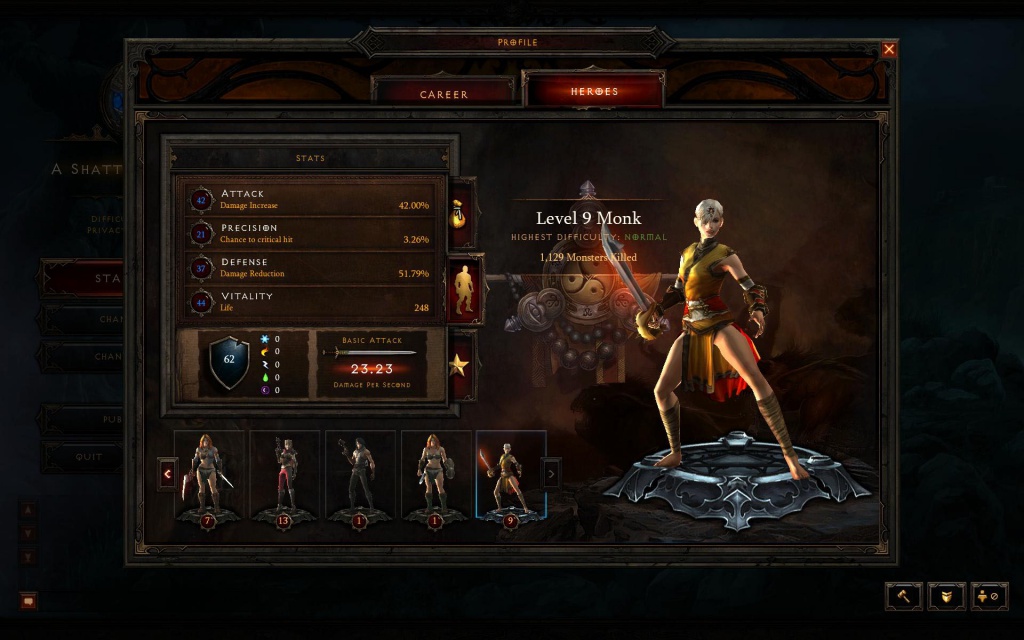
Task: Show previous heroes with left arrow
Action: pos(167,472)
